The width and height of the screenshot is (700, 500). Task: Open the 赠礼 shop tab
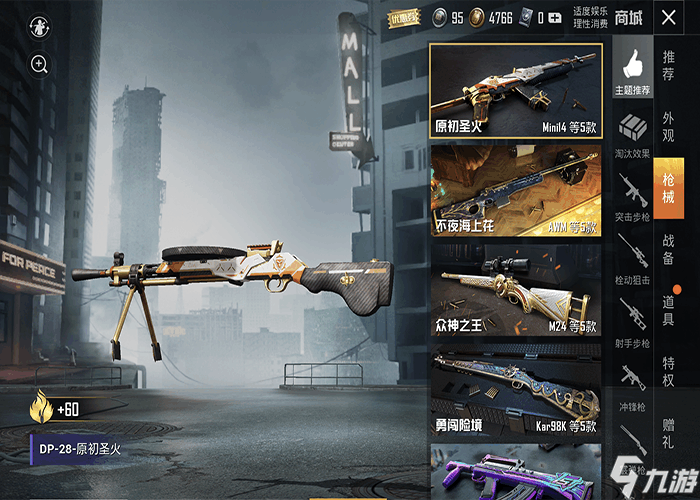(668, 431)
